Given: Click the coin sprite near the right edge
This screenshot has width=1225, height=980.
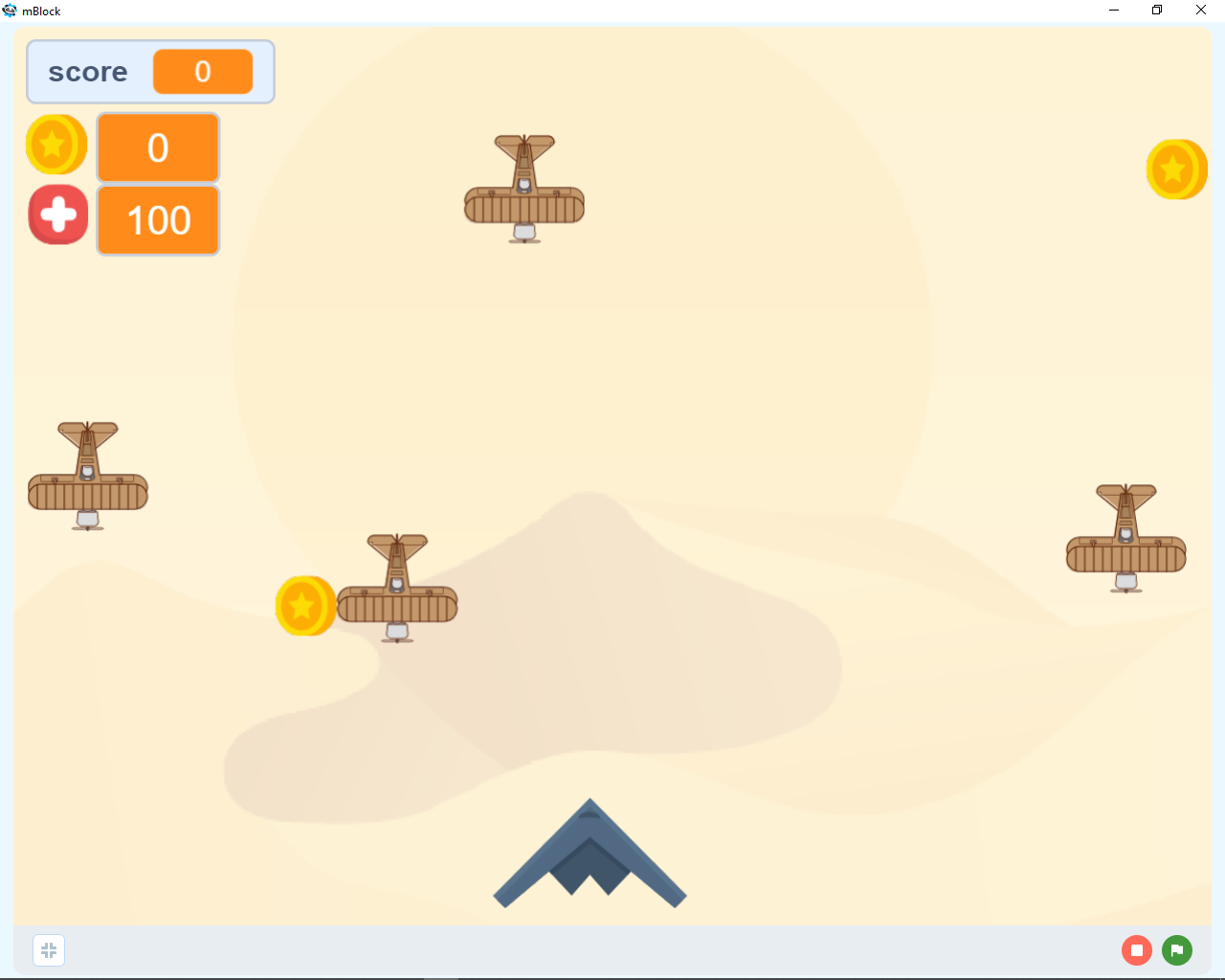Looking at the screenshot, I should pyautogui.click(x=1177, y=168).
